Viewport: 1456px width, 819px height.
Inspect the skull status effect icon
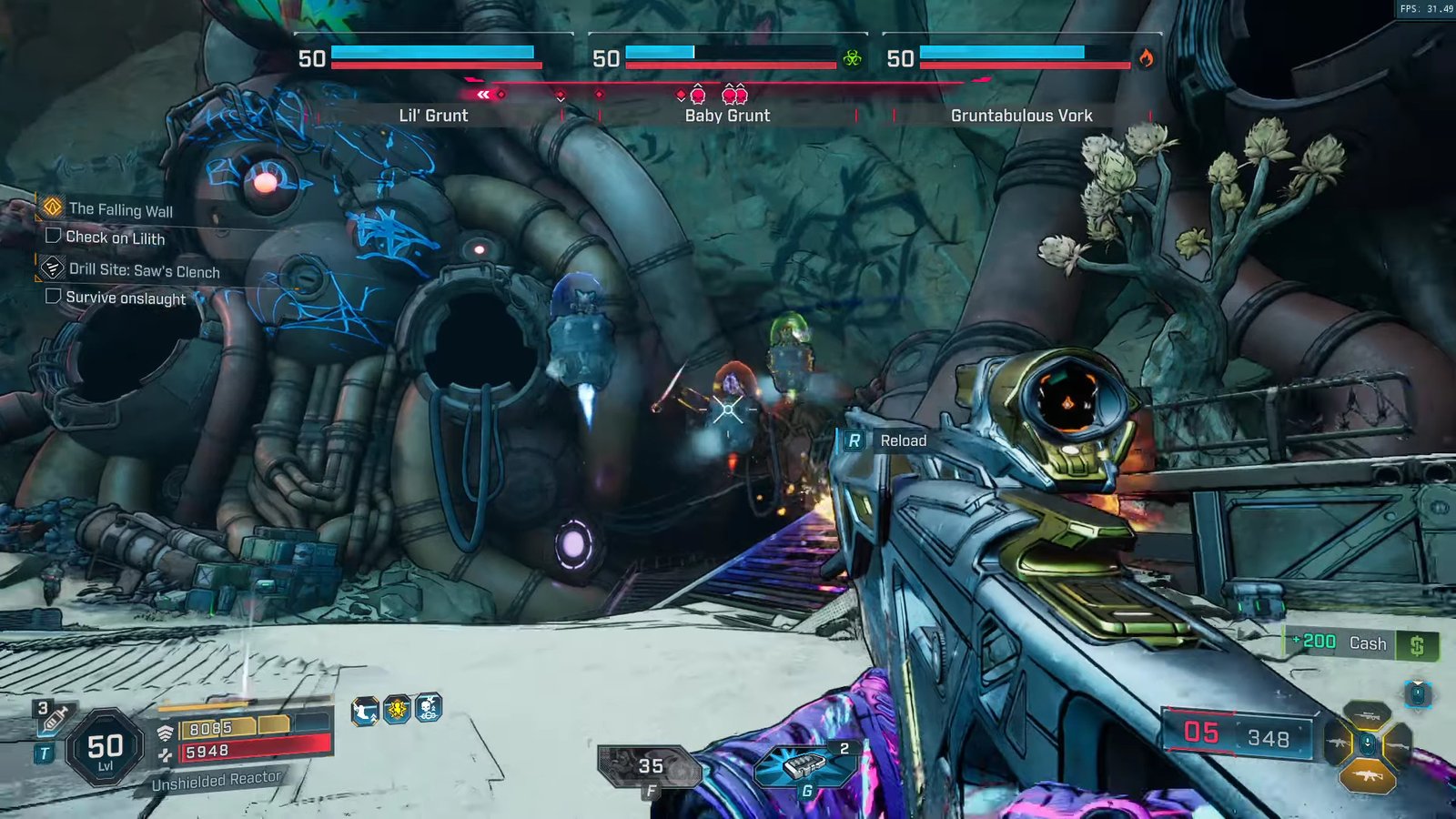click(x=429, y=707)
